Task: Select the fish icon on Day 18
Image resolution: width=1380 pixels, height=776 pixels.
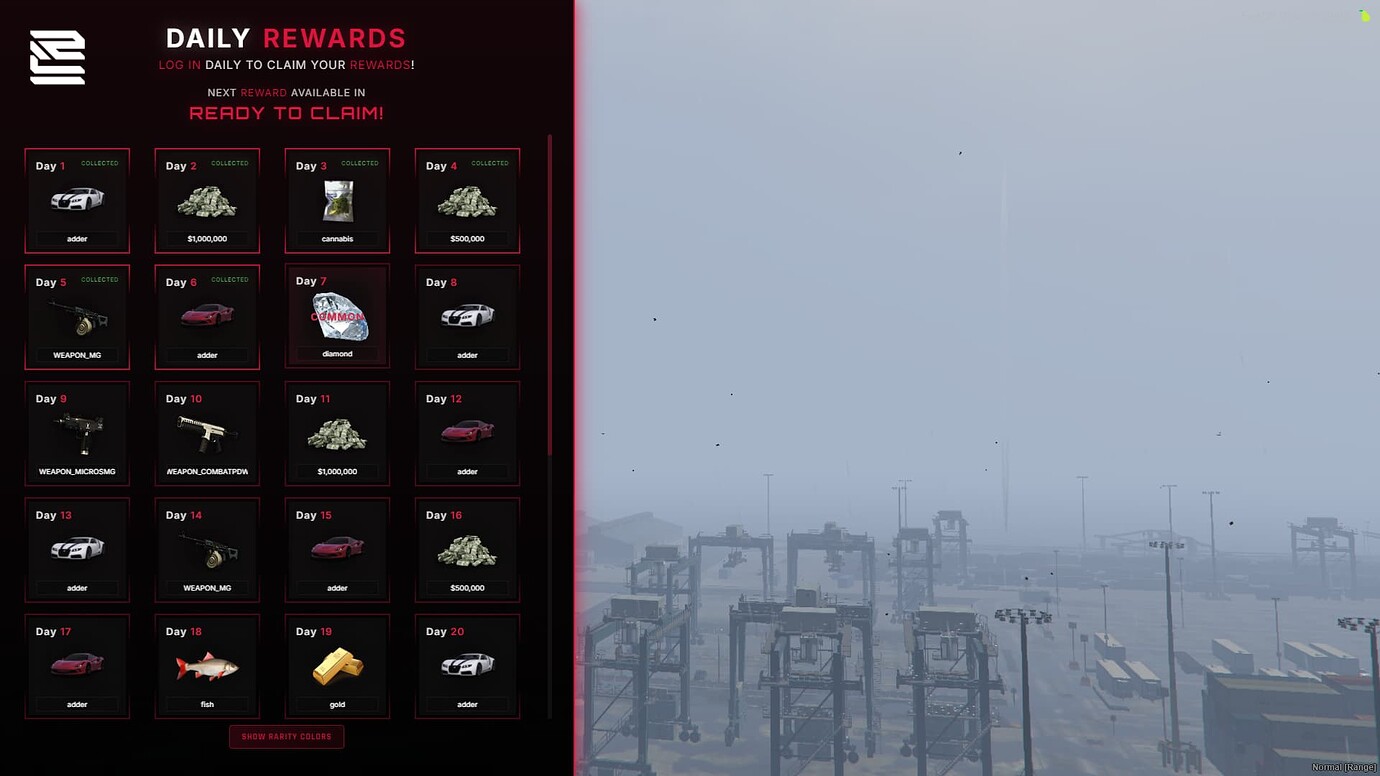Action: pyautogui.click(x=207, y=664)
